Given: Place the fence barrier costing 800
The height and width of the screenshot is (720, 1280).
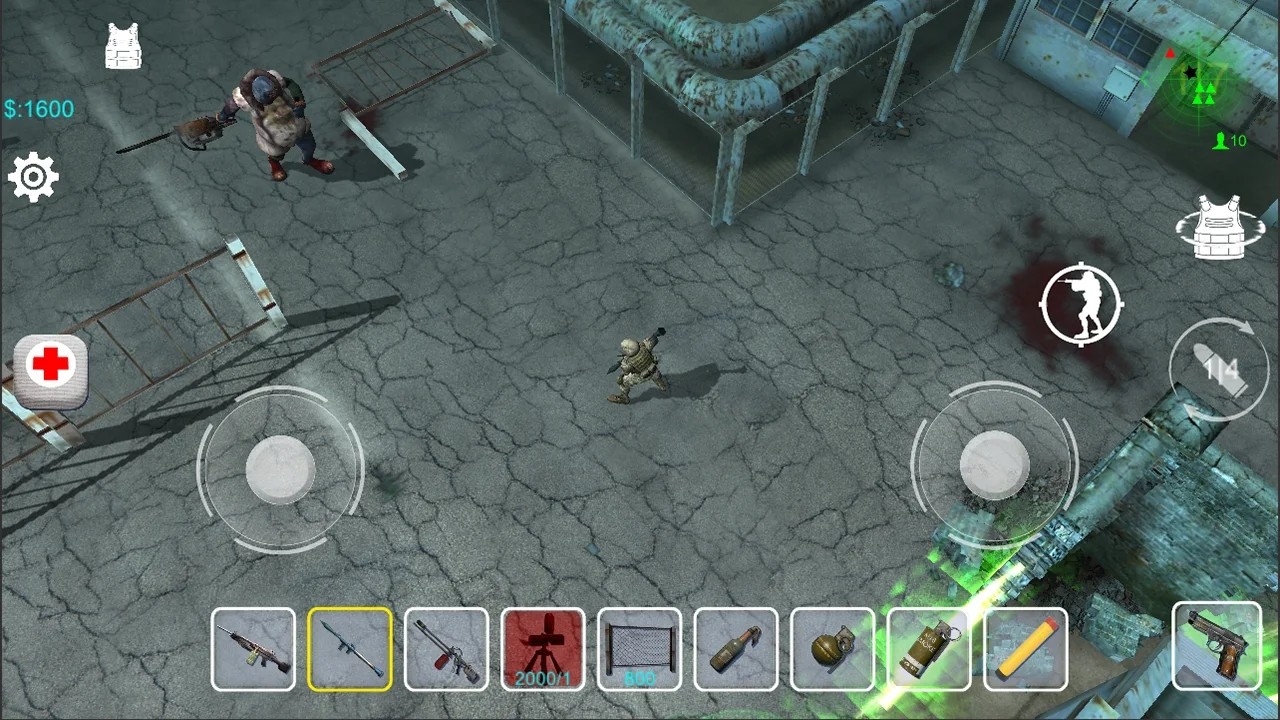Looking at the screenshot, I should (640, 650).
